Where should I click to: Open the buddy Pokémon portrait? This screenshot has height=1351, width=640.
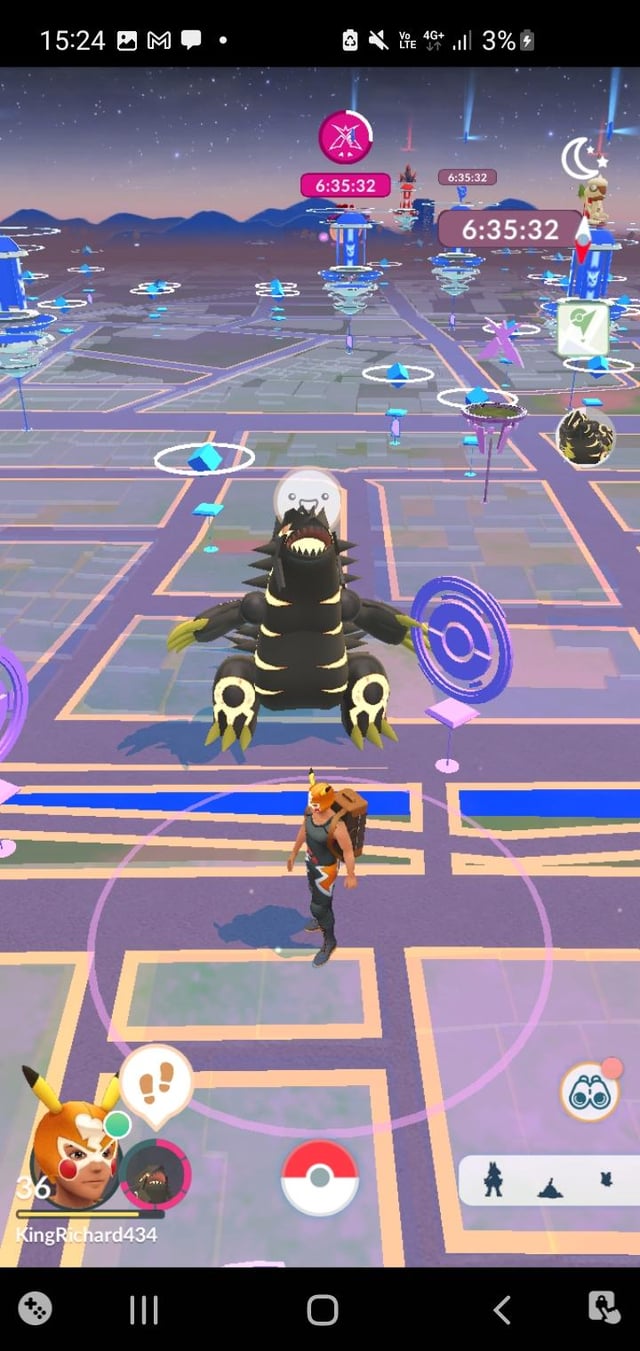pyautogui.click(x=155, y=1174)
